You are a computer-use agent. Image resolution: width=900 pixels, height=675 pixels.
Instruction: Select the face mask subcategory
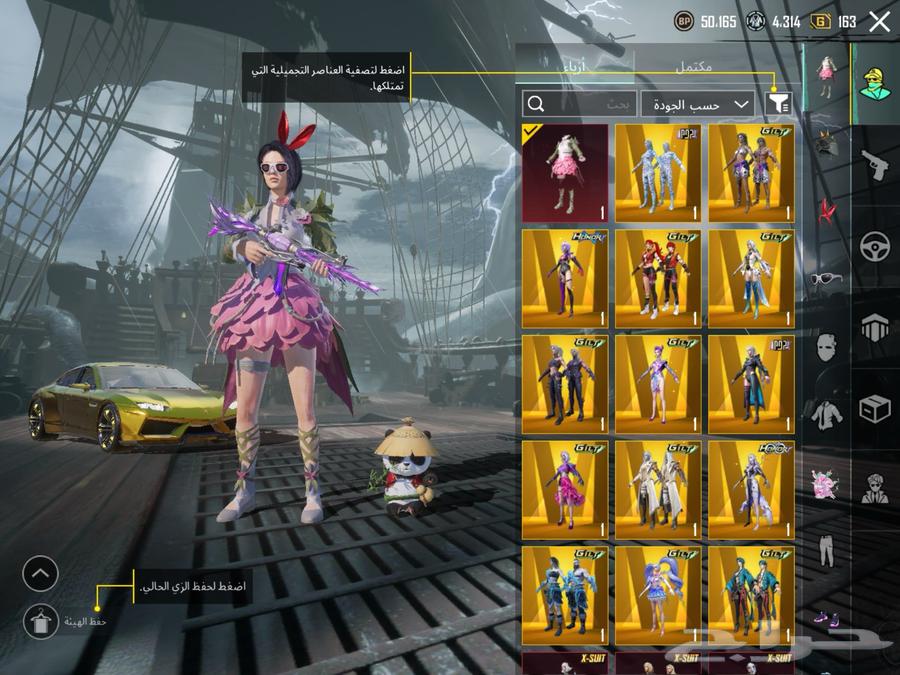pyautogui.click(x=826, y=347)
